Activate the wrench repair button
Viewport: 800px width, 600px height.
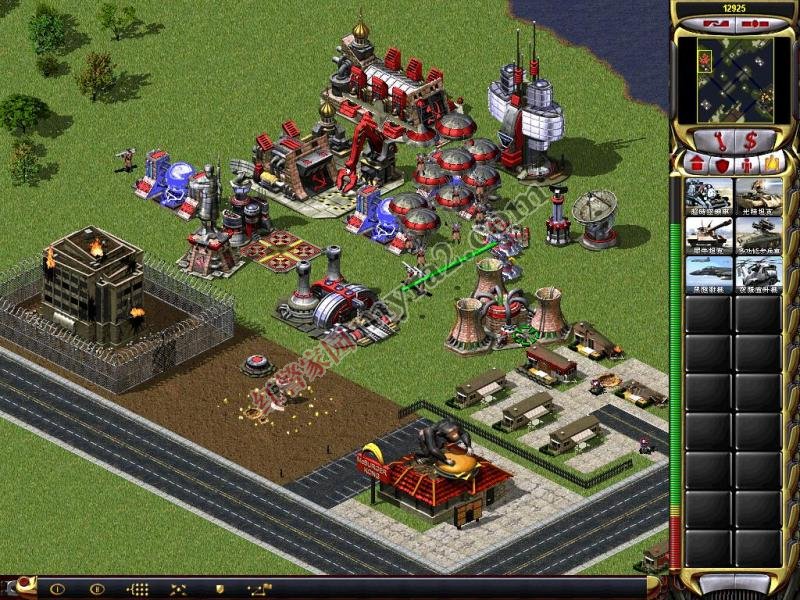click(718, 140)
